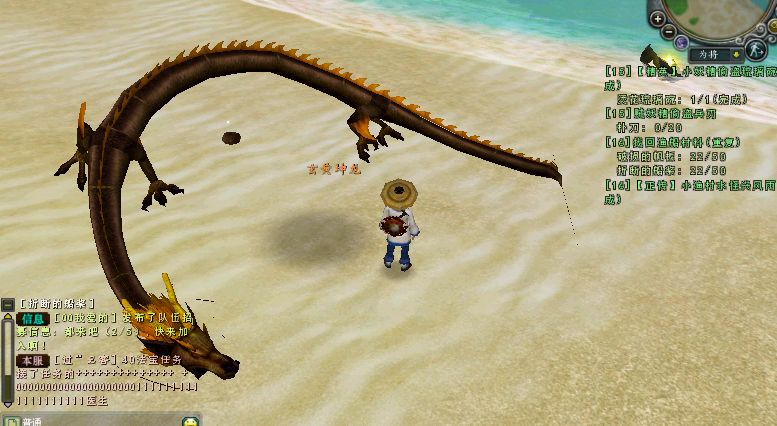Open the 普通 chat channel selector
This screenshot has width=777, height=426.
[x=30, y=421]
